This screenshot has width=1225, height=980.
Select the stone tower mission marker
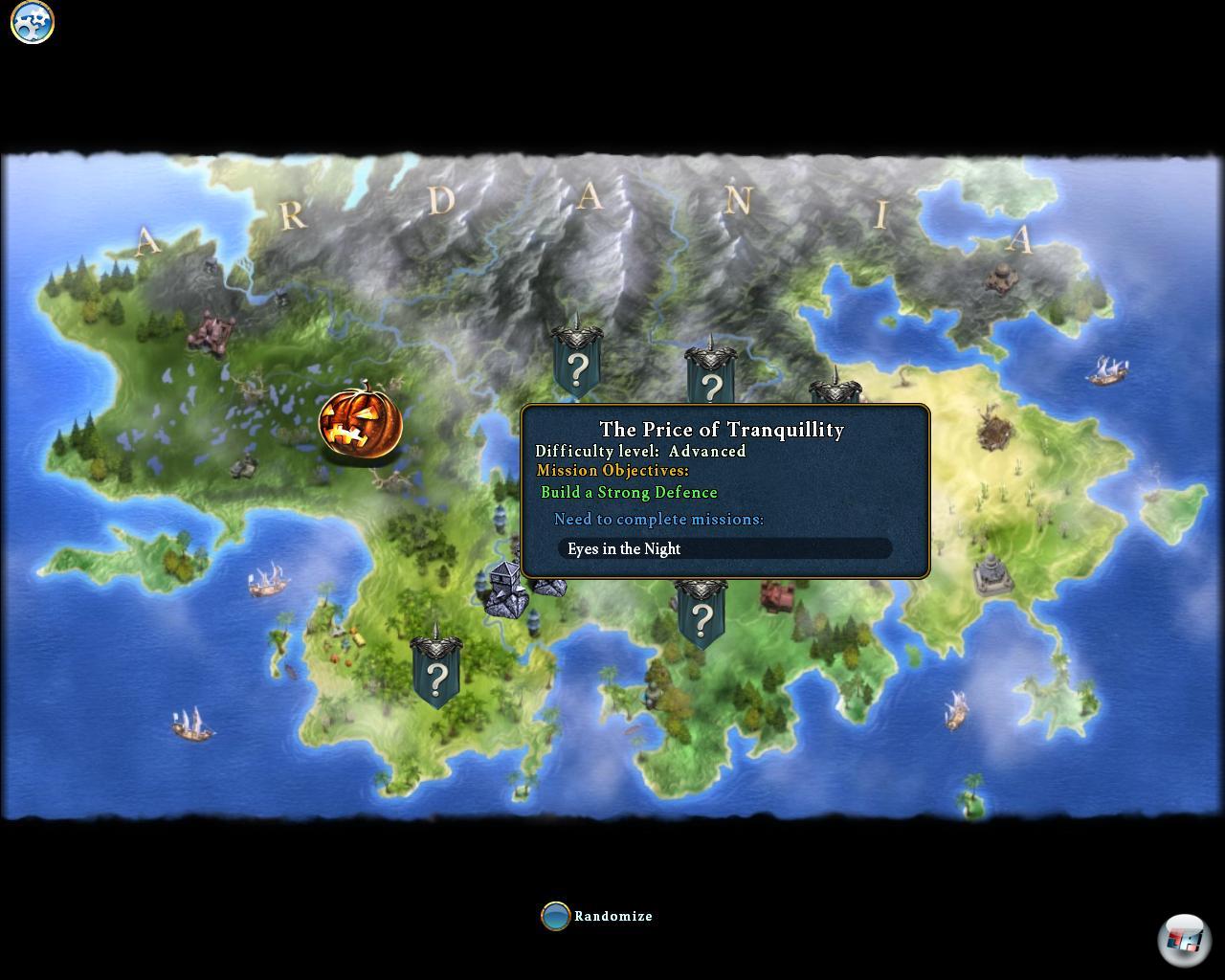point(505,589)
